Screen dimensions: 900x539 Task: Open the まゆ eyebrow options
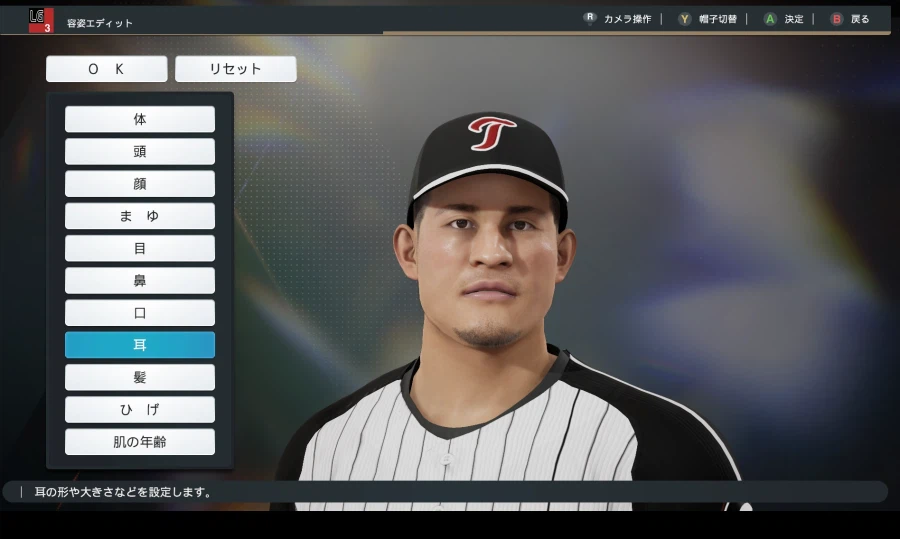(140, 216)
